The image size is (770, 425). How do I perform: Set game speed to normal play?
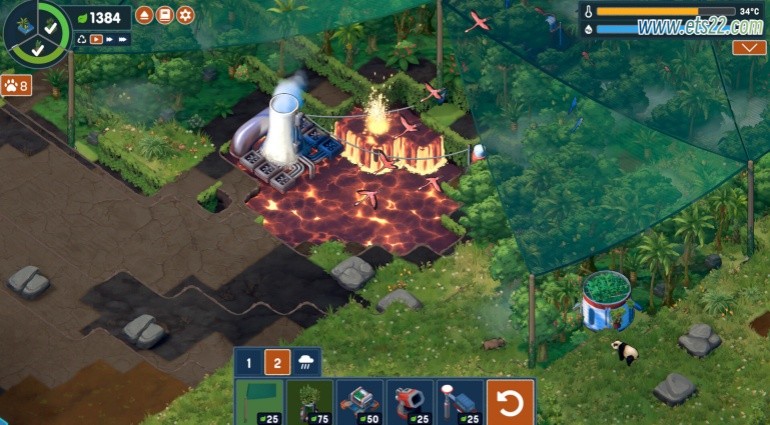[96, 40]
